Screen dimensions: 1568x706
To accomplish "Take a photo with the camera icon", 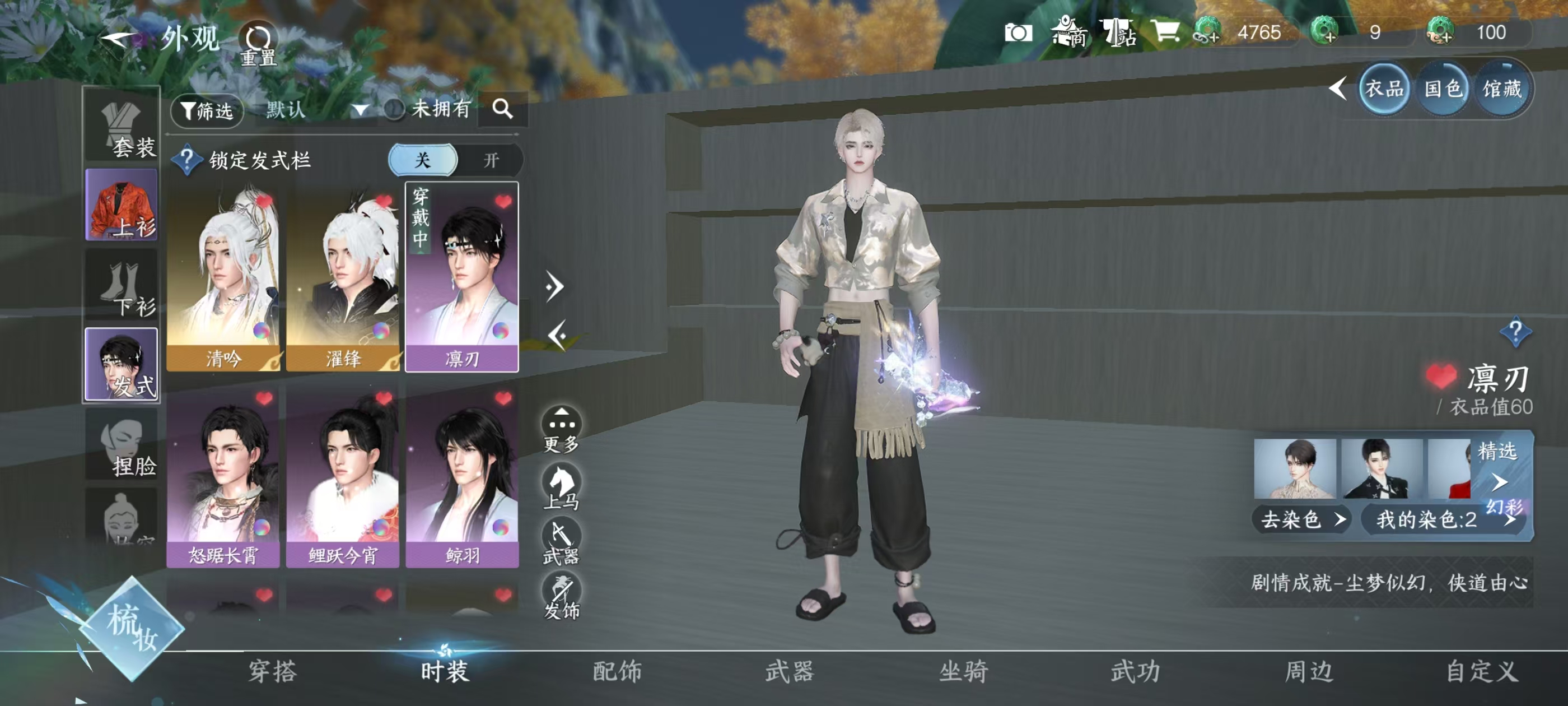I will click(1018, 32).
